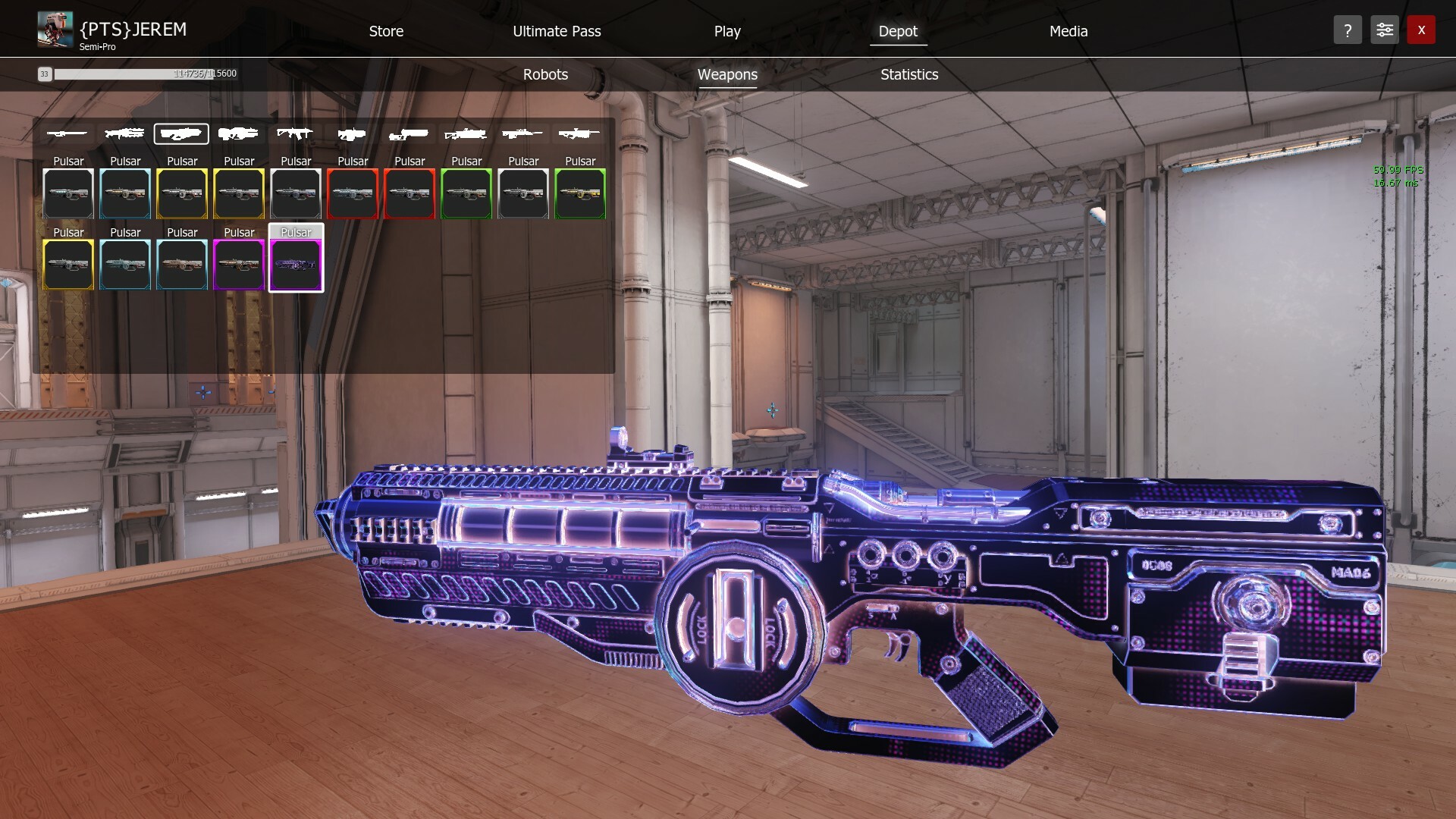The height and width of the screenshot is (819, 1456).
Task: Choose the yellow-bordered Pulsar skin
Action: point(182,193)
